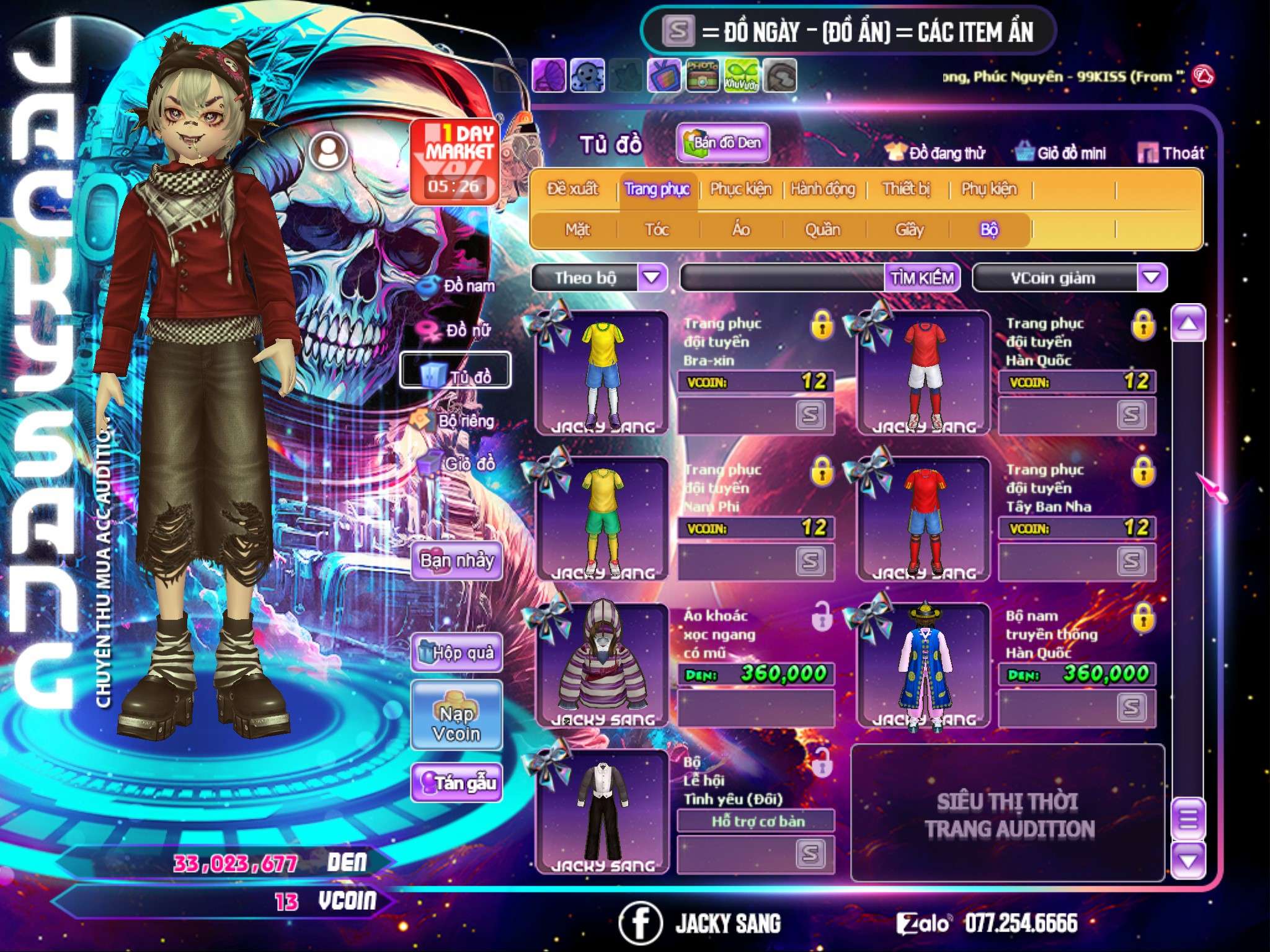This screenshot has width=1270, height=952.
Task: Open the Theo bộ dropdown
Action: tap(652, 277)
